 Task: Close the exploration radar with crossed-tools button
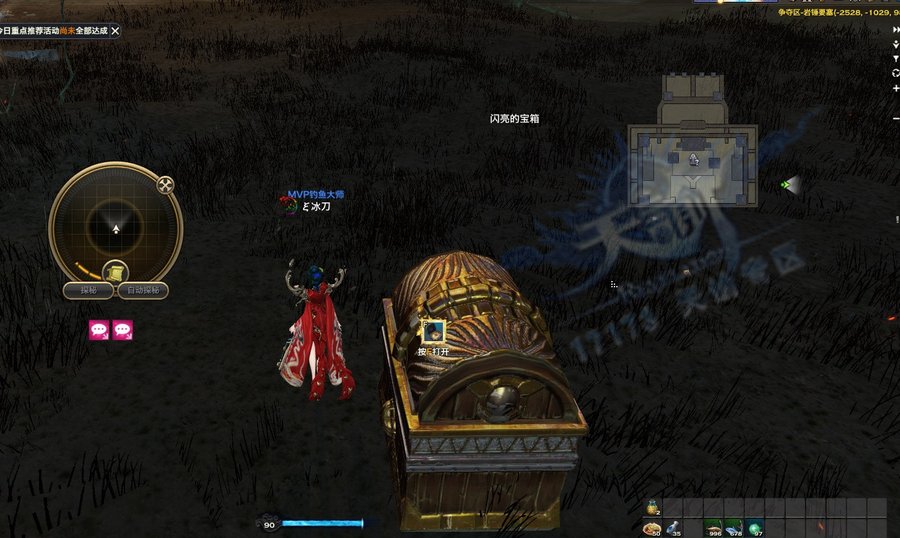(166, 185)
